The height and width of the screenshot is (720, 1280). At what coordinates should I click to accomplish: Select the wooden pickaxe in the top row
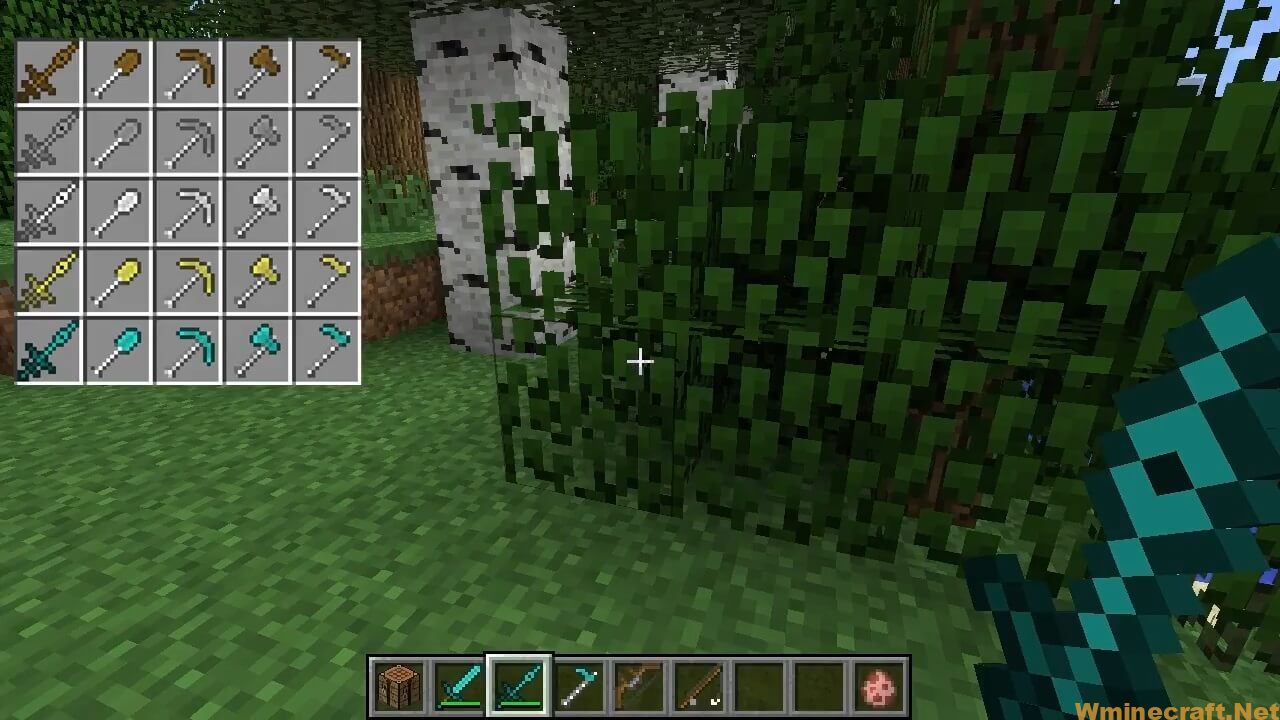[187, 70]
